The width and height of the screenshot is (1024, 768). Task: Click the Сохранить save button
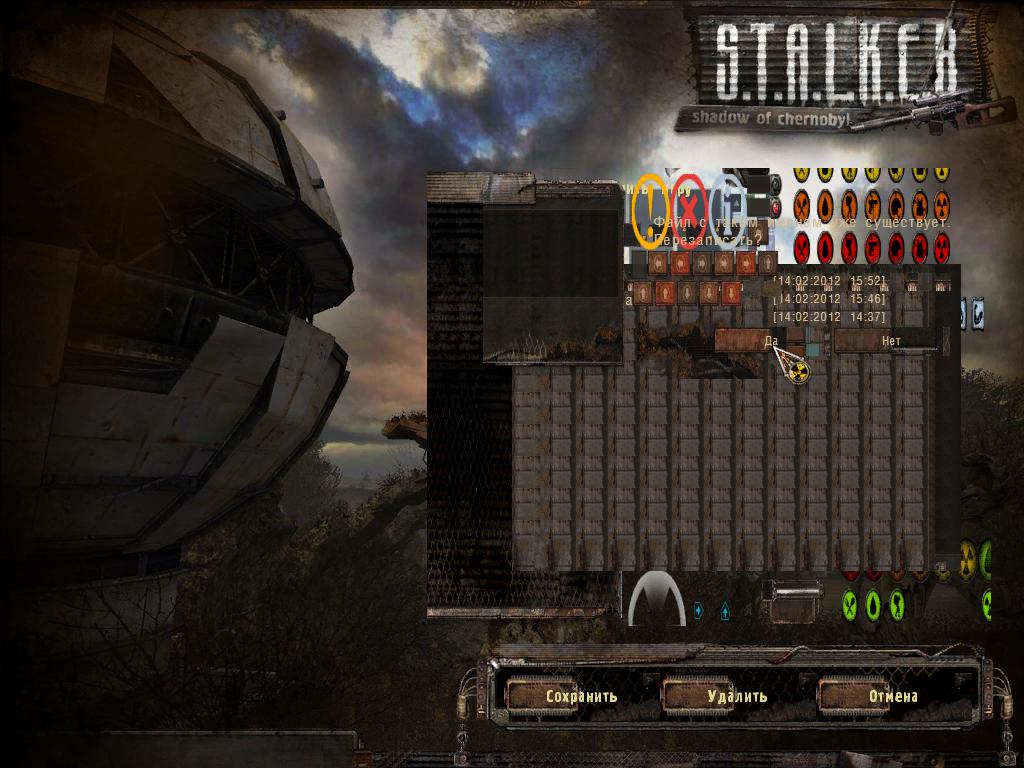pos(581,696)
